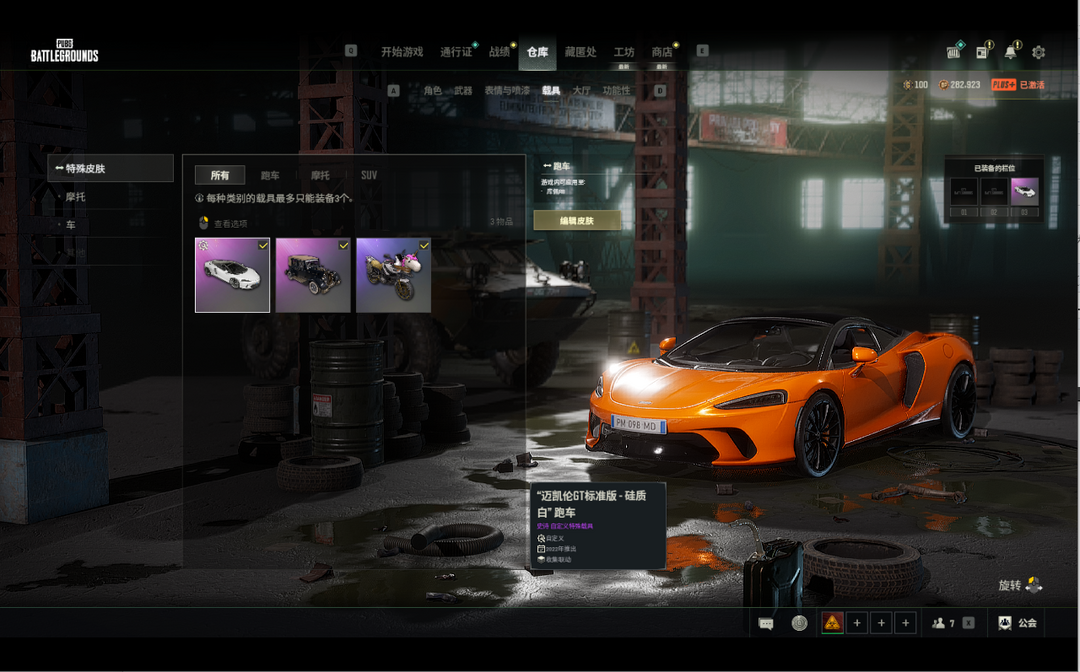
Task: Open settings with the gear icon
Action: [1038, 52]
